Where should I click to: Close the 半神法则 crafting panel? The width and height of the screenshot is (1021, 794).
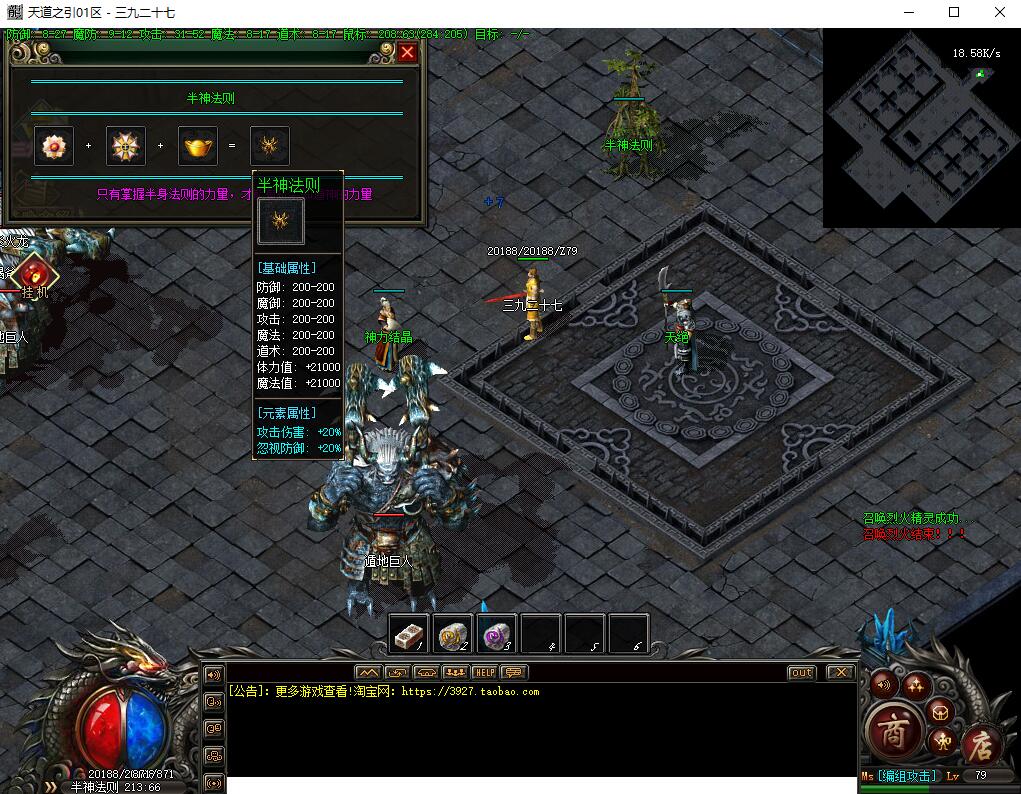tap(407, 53)
